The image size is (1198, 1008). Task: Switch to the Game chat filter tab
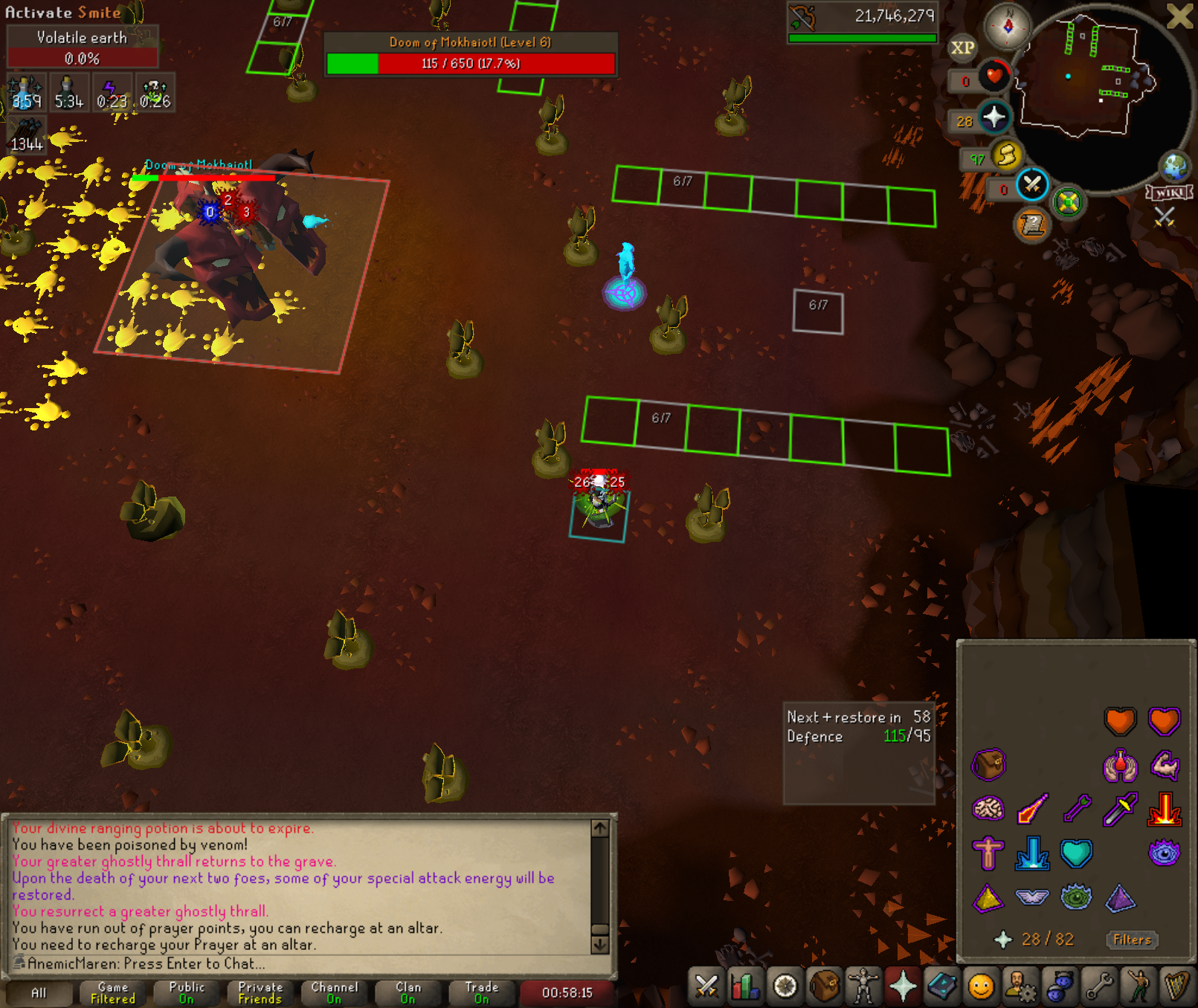click(113, 993)
